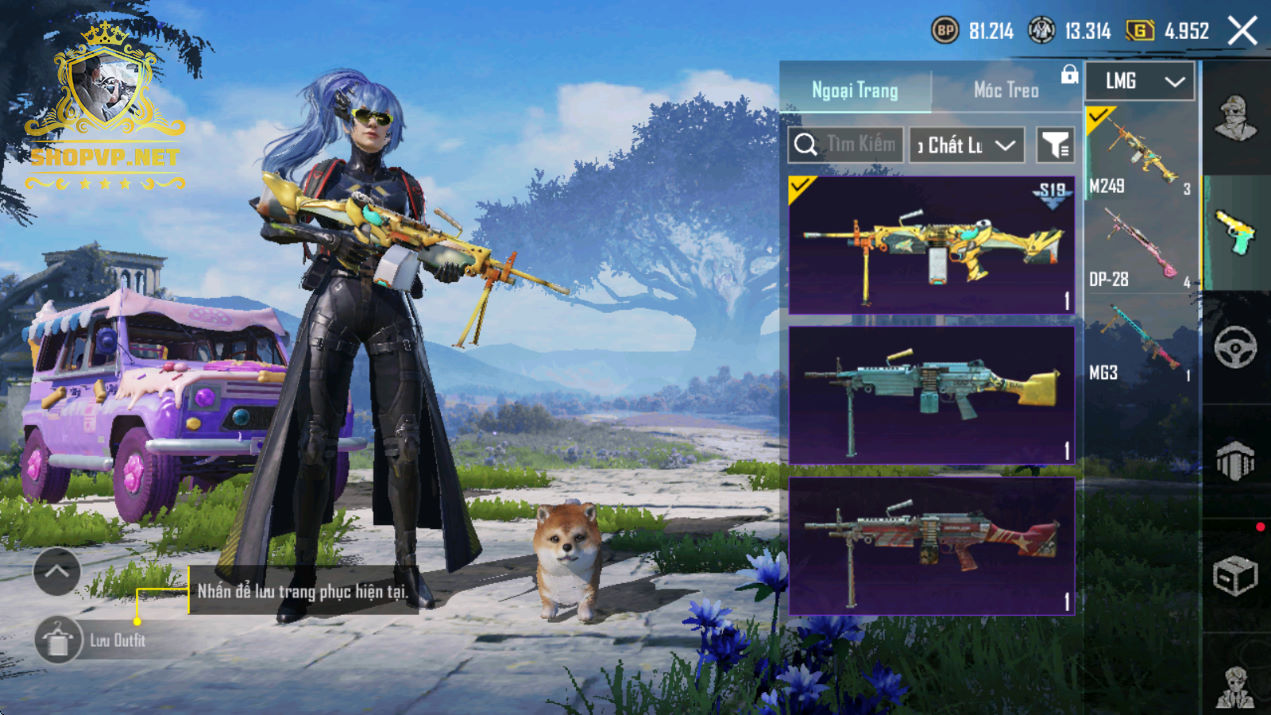This screenshot has width=1271, height=715.
Task: Open the Chất Lượng sort dropdown
Action: pyautogui.click(x=966, y=145)
